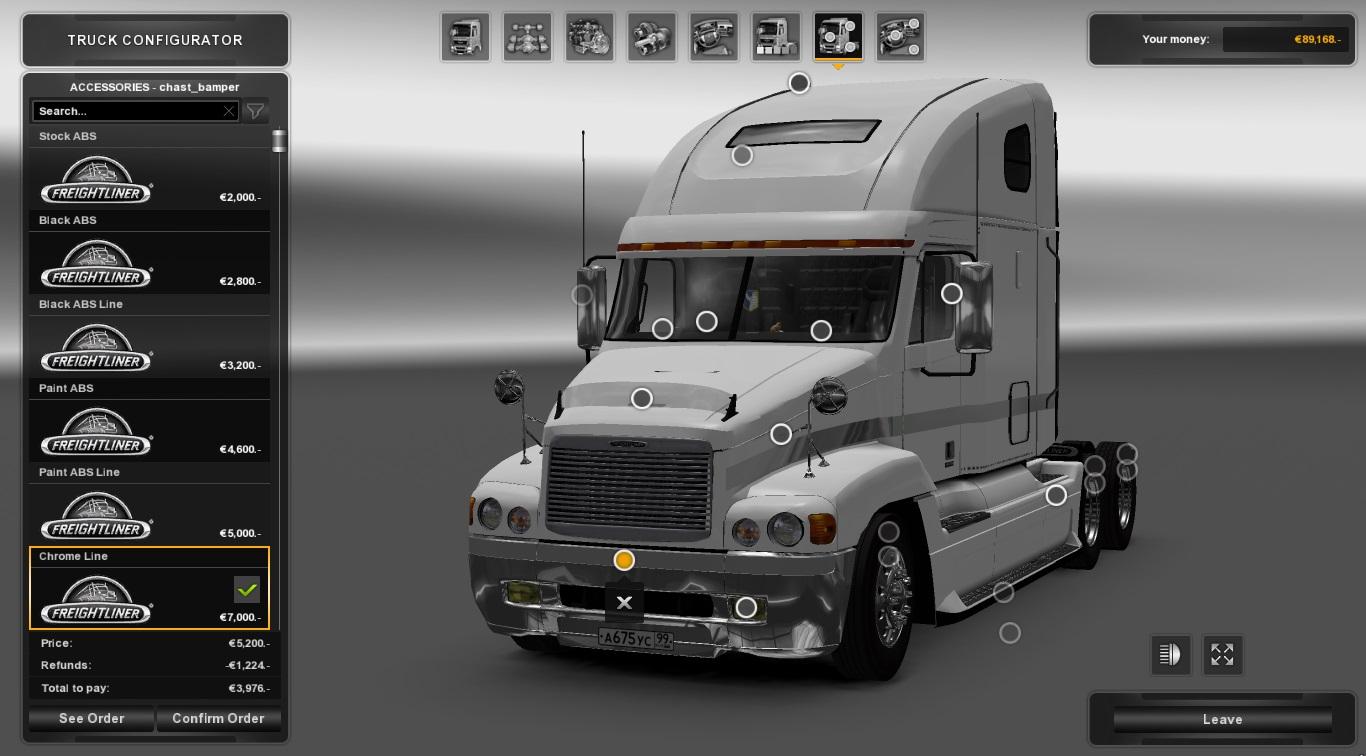Leave the truck configurator
Image resolution: width=1366 pixels, height=756 pixels.
[1222, 719]
